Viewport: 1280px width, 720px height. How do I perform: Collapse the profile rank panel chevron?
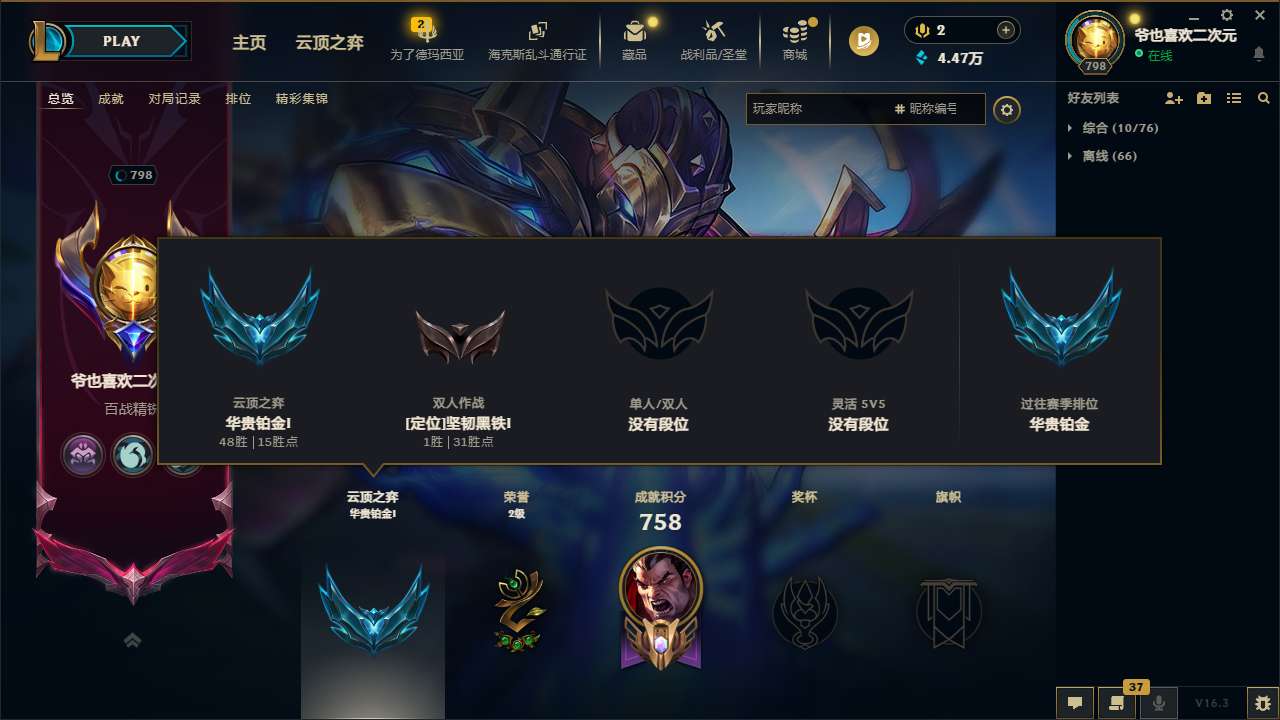click(x=132, y=640)
